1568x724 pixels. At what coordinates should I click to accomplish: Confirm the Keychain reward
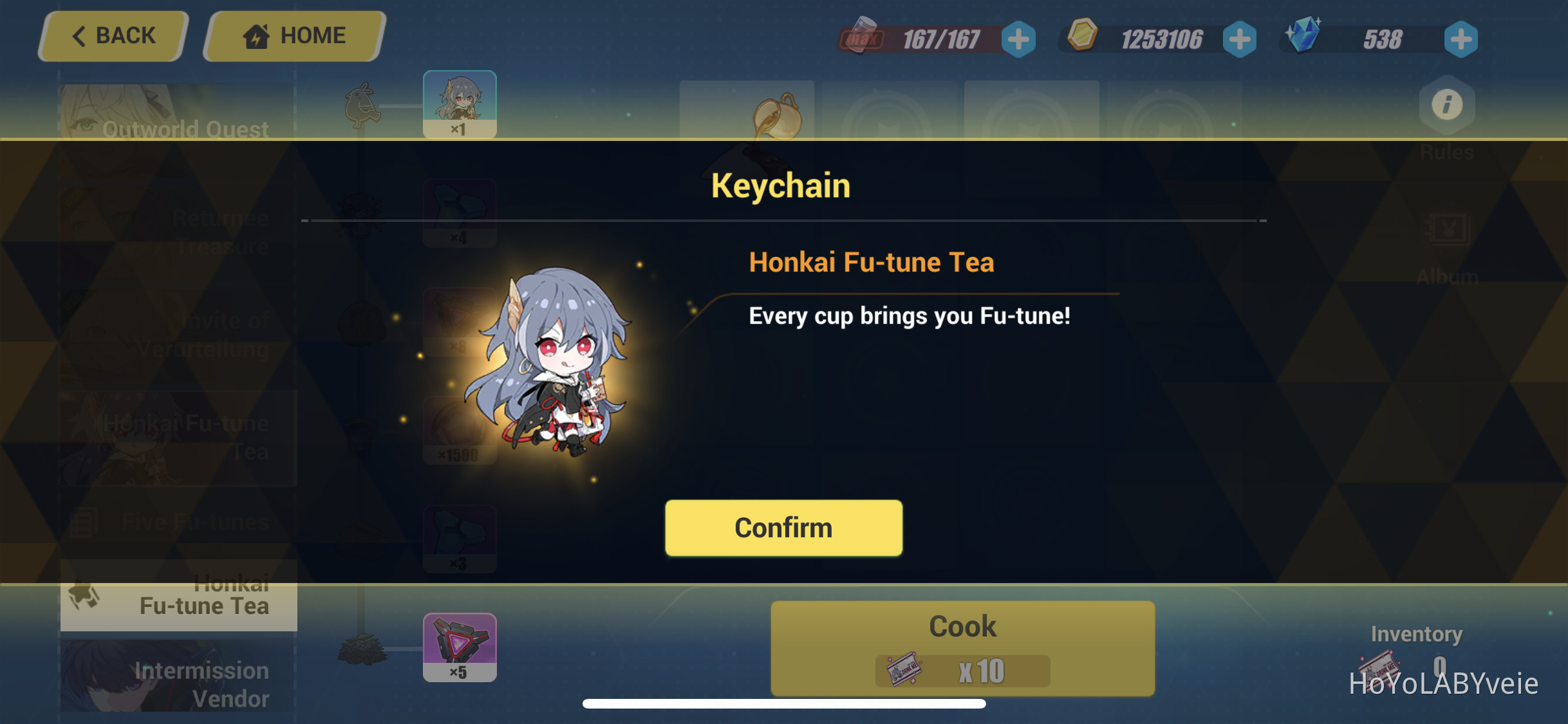(x=783, y=527)
